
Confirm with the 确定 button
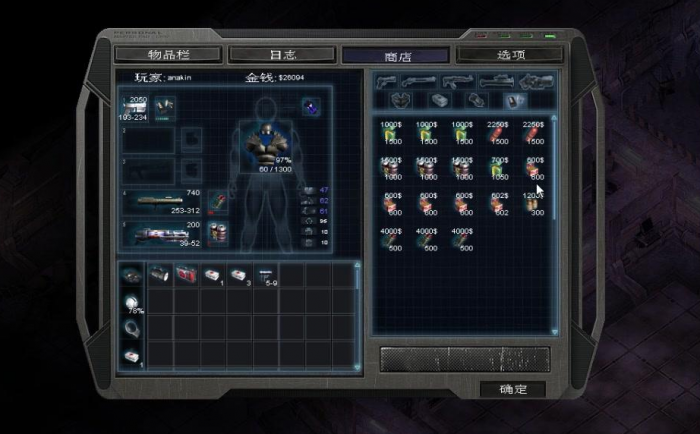(x=515, y=388)
